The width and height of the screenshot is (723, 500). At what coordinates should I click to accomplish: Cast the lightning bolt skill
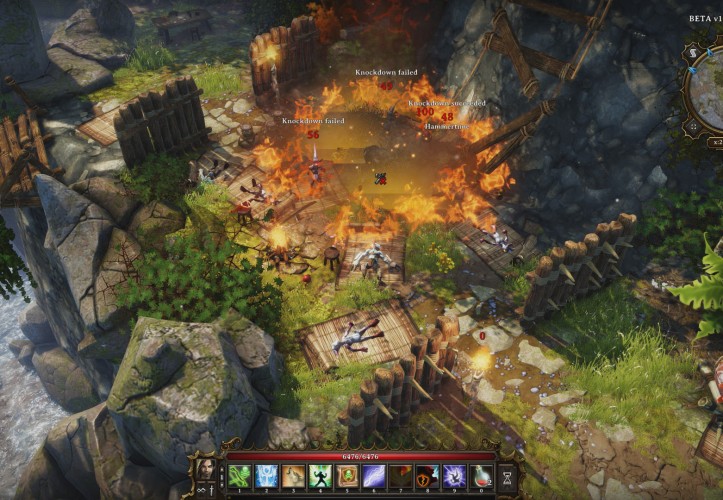click(x=374, y=476)
